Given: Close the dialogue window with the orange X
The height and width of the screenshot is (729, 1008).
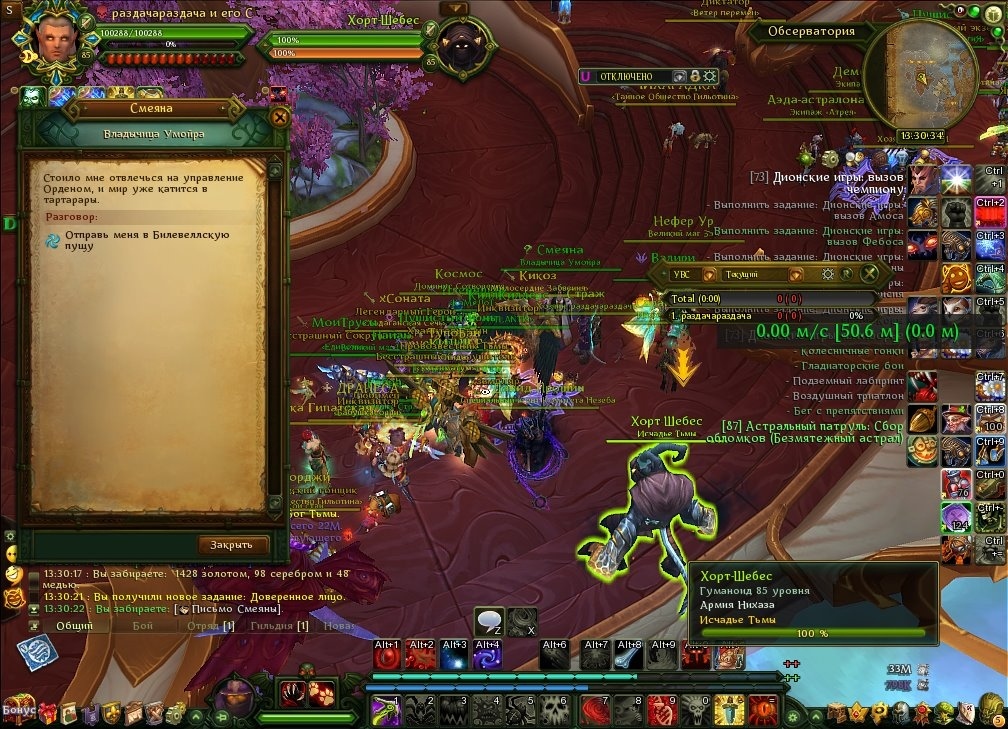Looking at the screenshot, I should [280, 117].
